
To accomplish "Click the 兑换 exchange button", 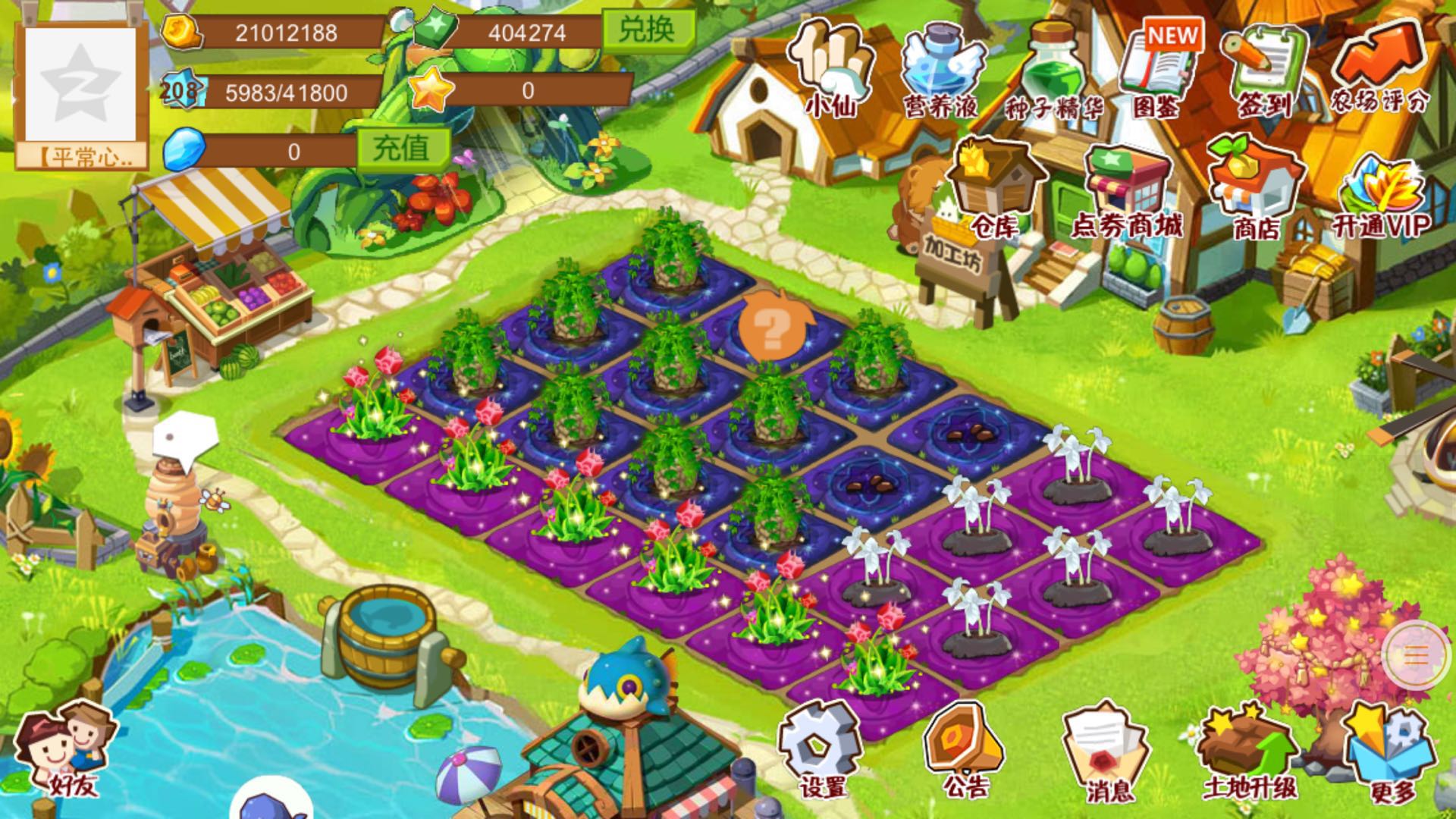I will click(648, 30).
